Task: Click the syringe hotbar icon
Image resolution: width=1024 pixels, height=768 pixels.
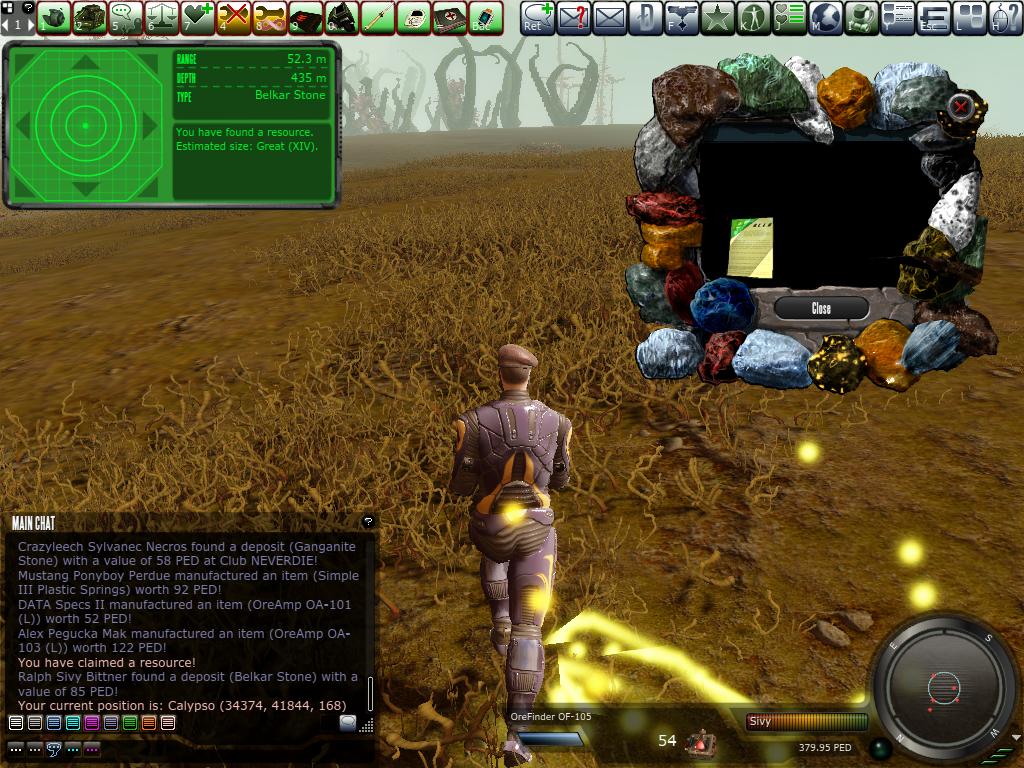Action: coord(378,17)
